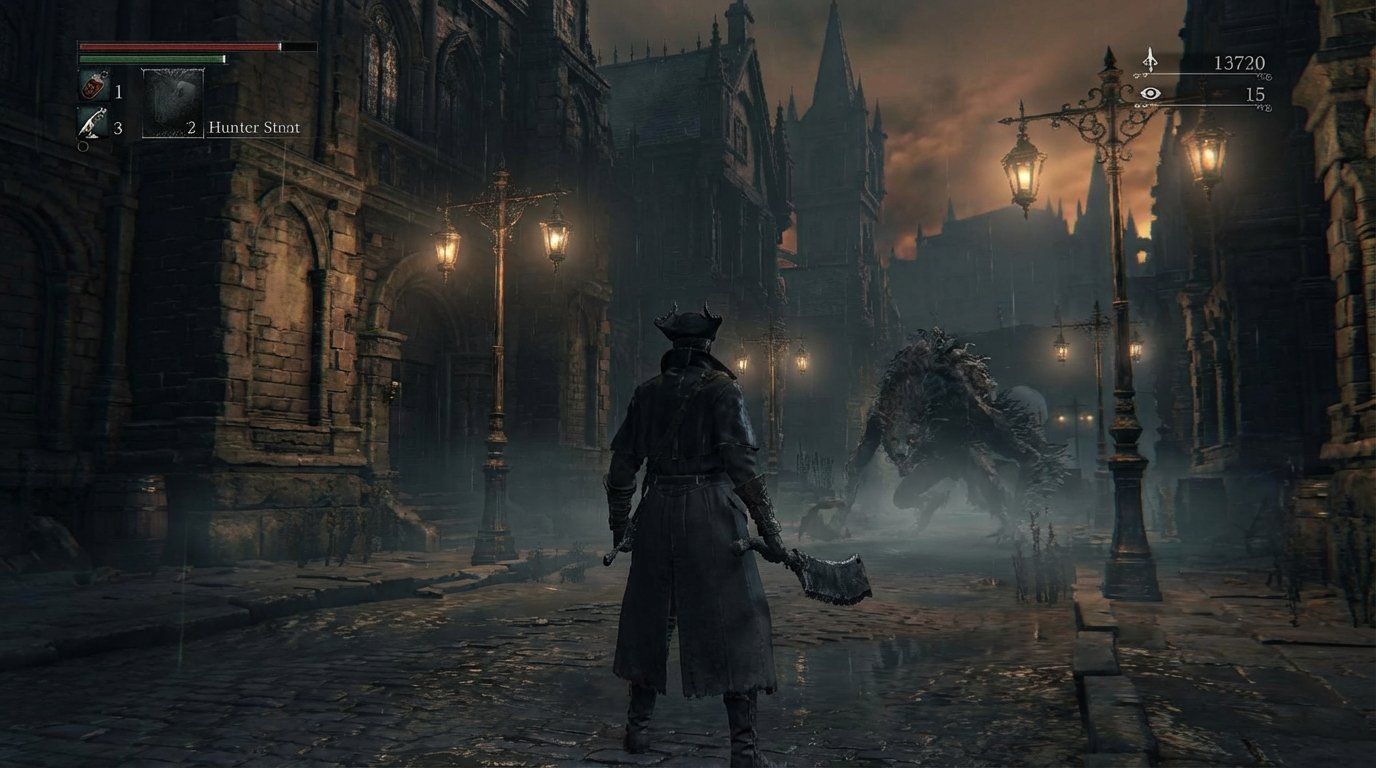This screenshot has height=768, width=1376.
Task: Click the eye symbol beside the 15 counter
Action: 1150,93
